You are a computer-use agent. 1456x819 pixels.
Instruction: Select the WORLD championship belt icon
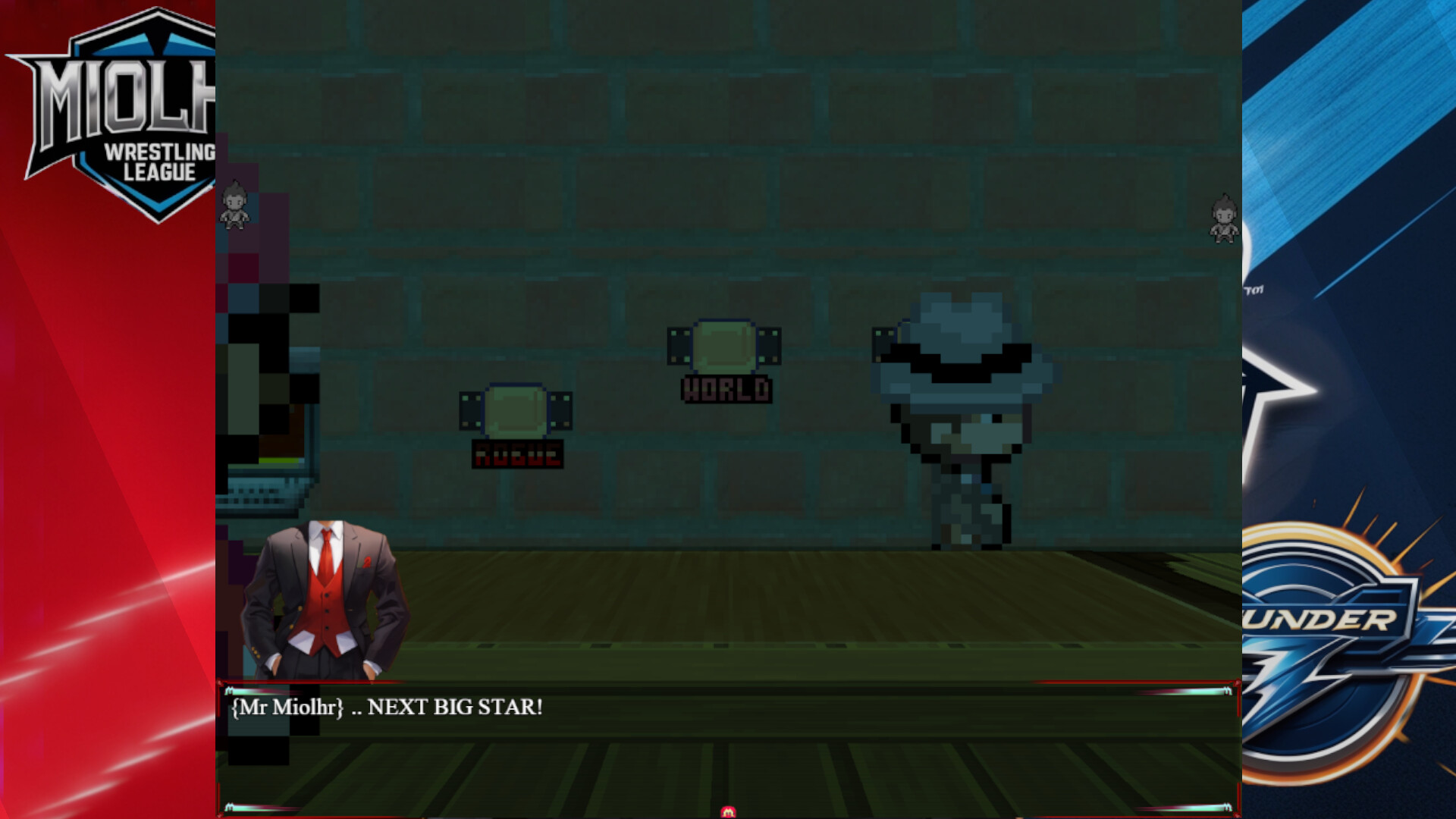point(726,345)
